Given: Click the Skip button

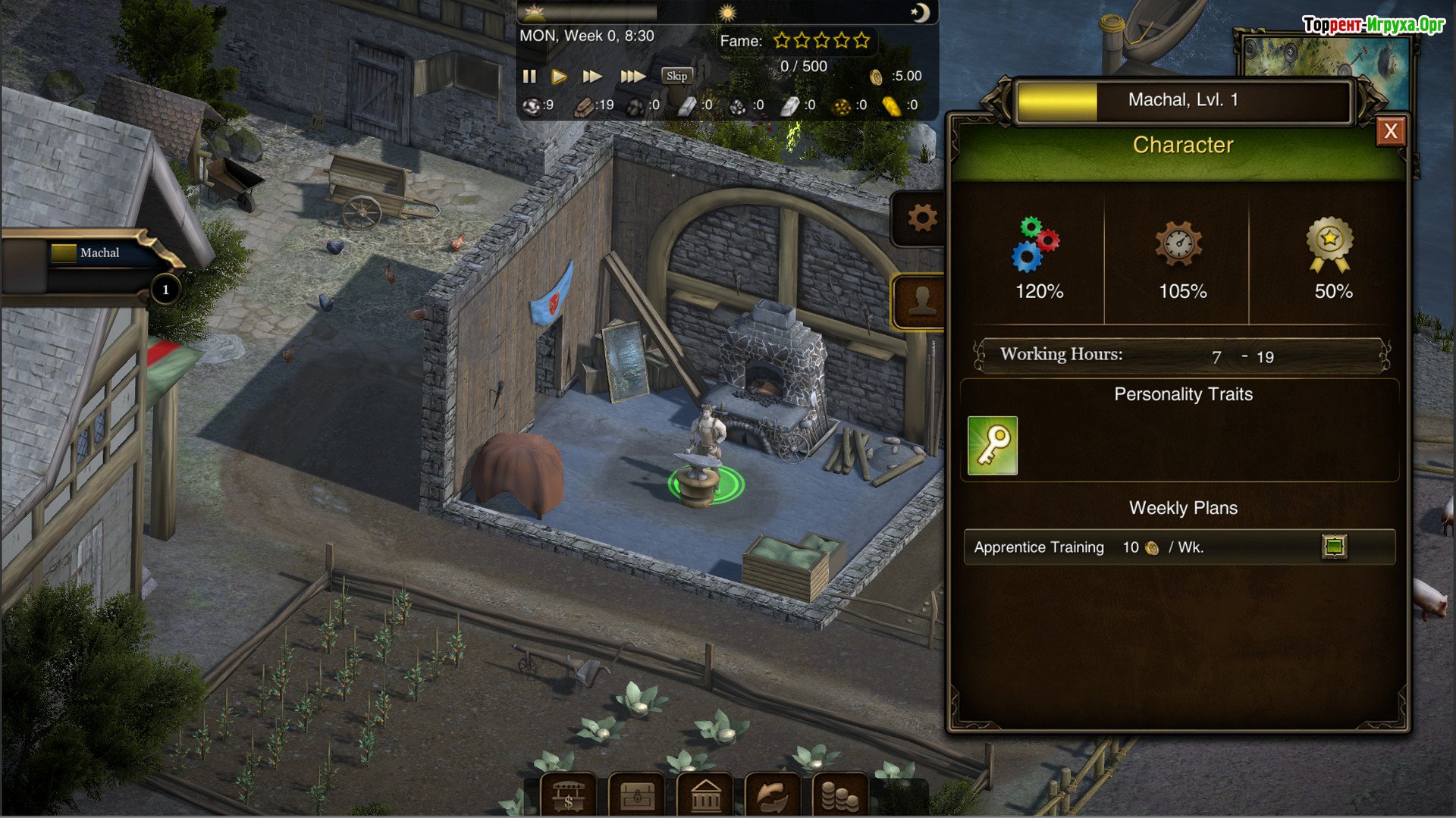Looking at the screenshot, I should tap(676, 76).
